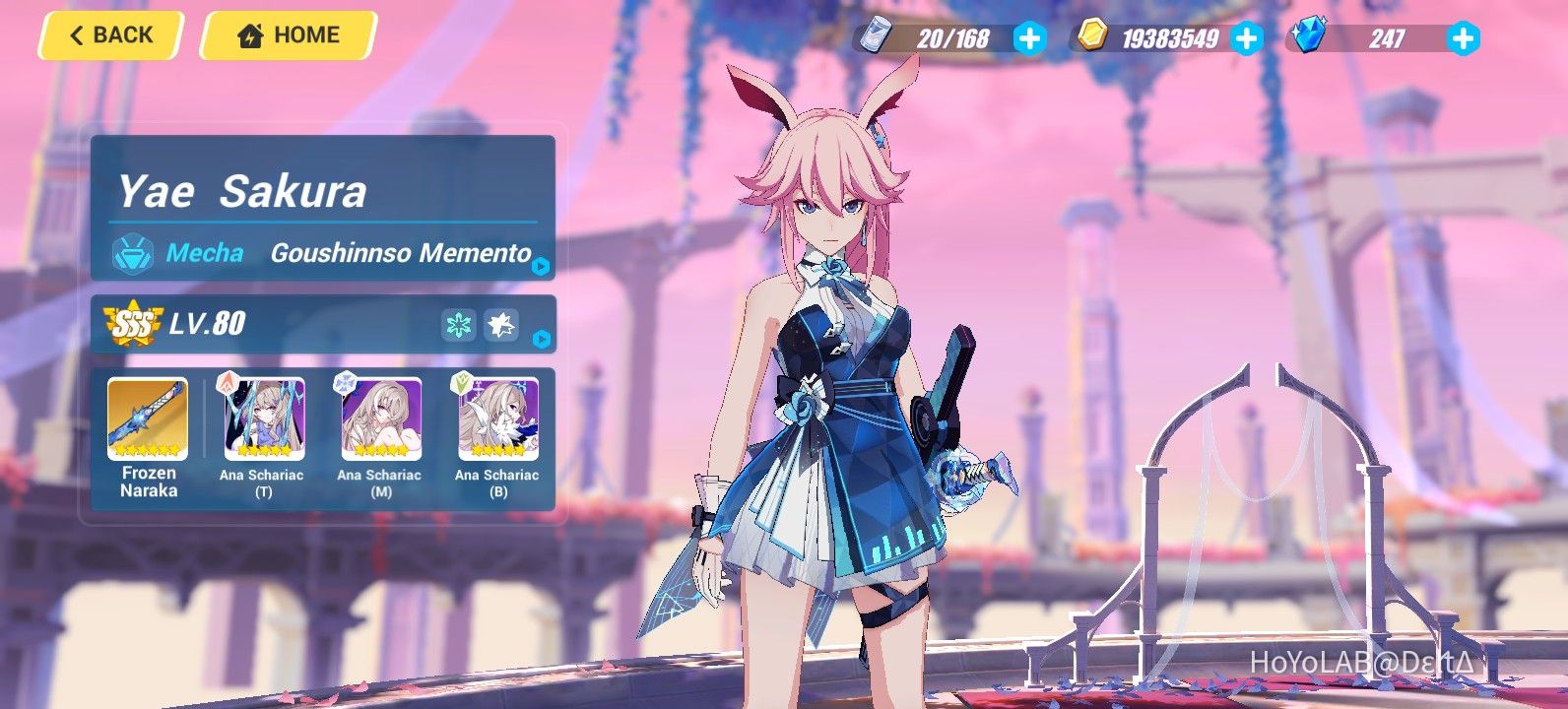Click the SSS rank star badge
This screenshot has width=1568, height=709.
[131, 323]
